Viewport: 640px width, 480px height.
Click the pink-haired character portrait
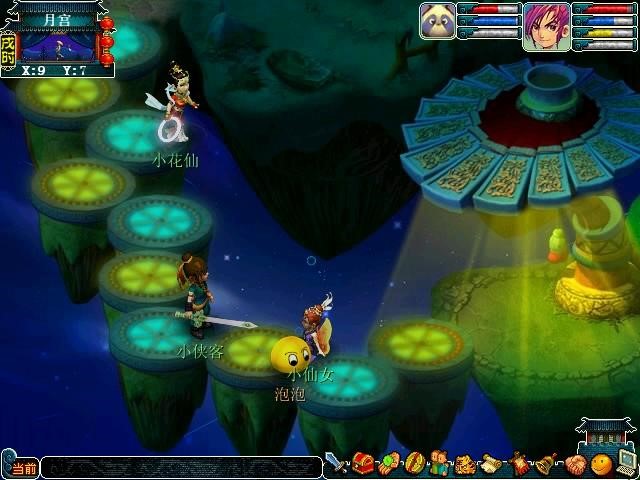[546, 24]
